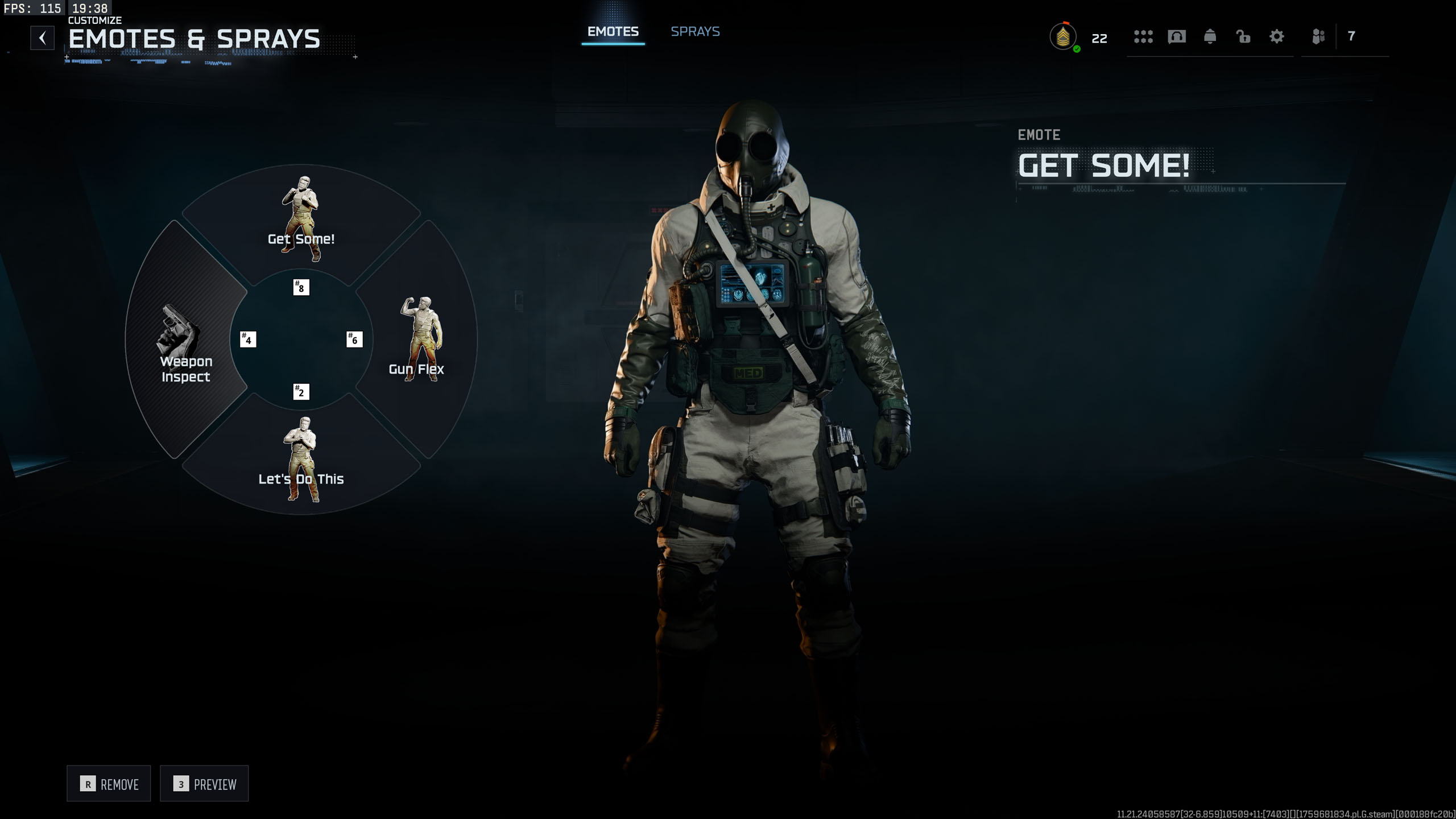Click the open padlock icon
Viewport: 1456px width, 819px height.
1243,37
